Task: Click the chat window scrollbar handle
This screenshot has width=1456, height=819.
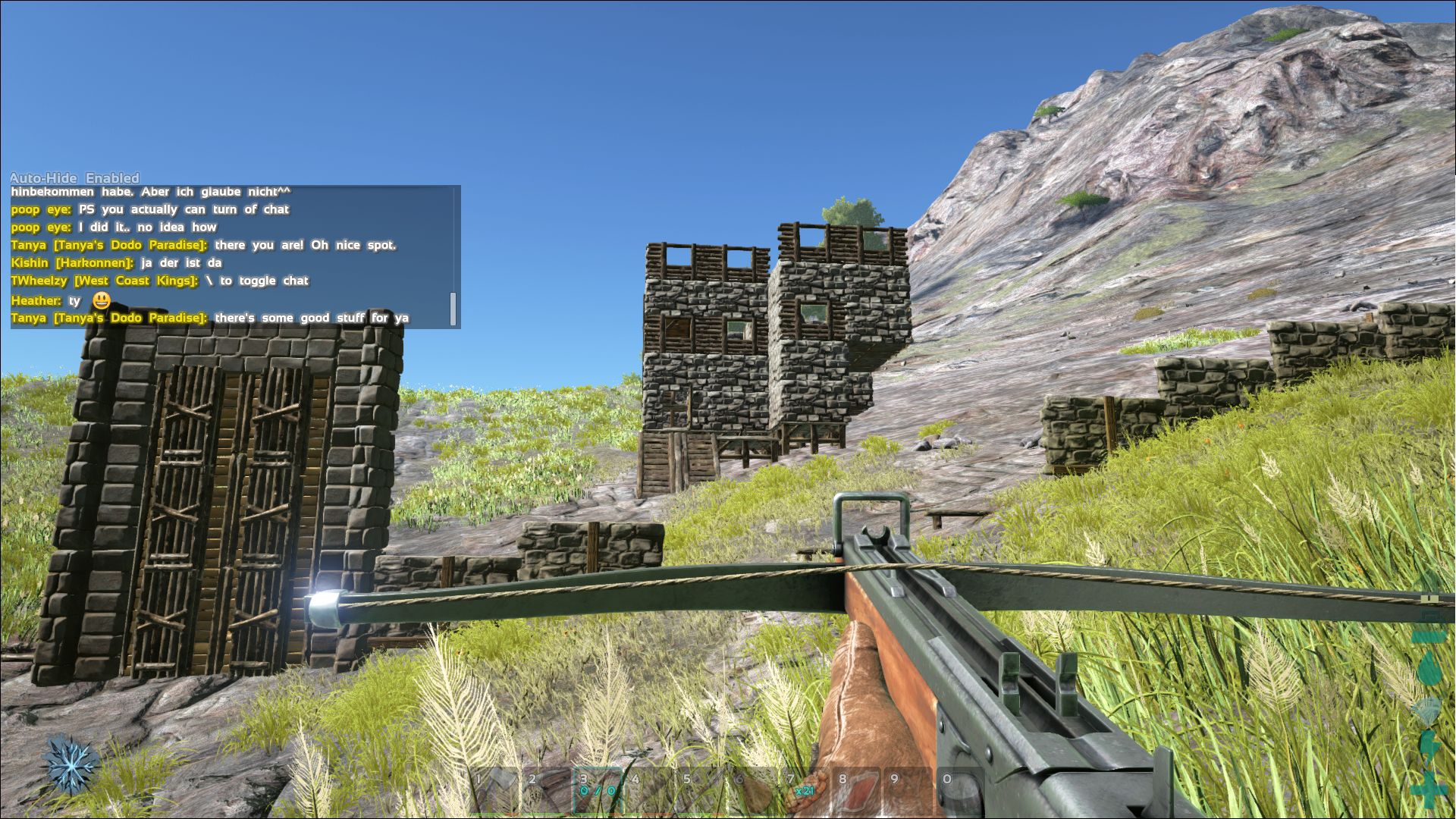Action: [x=453, y=309]
